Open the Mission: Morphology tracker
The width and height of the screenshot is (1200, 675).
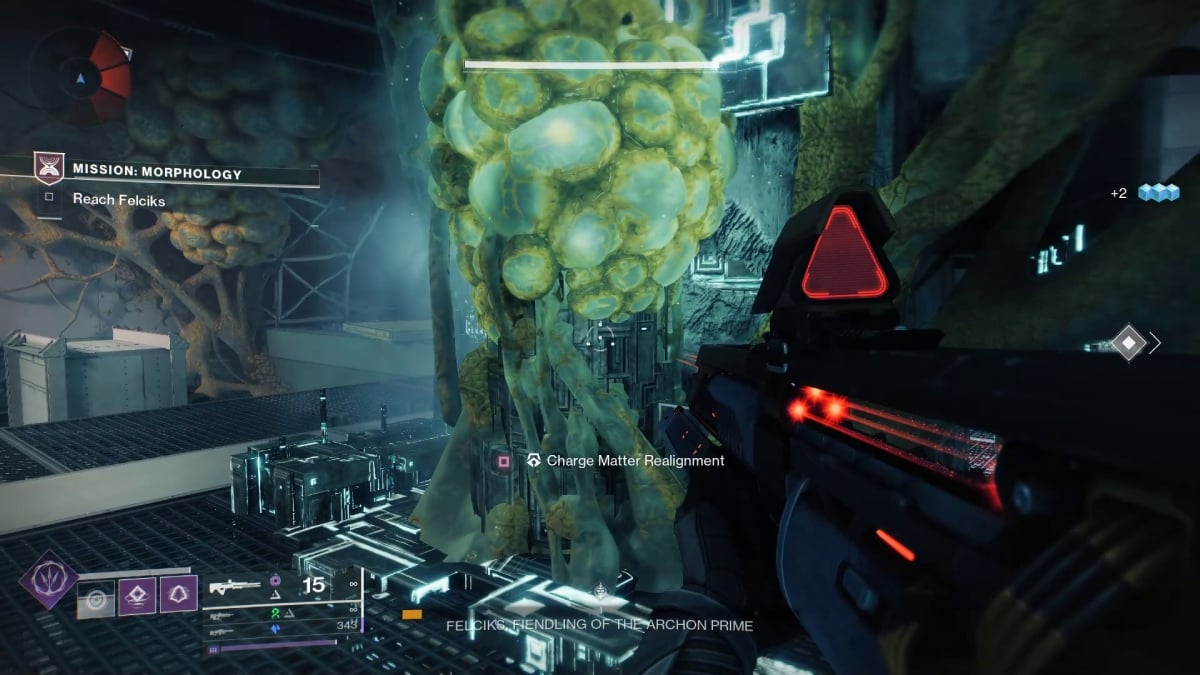pyautogui.click(x=157, y=174)
